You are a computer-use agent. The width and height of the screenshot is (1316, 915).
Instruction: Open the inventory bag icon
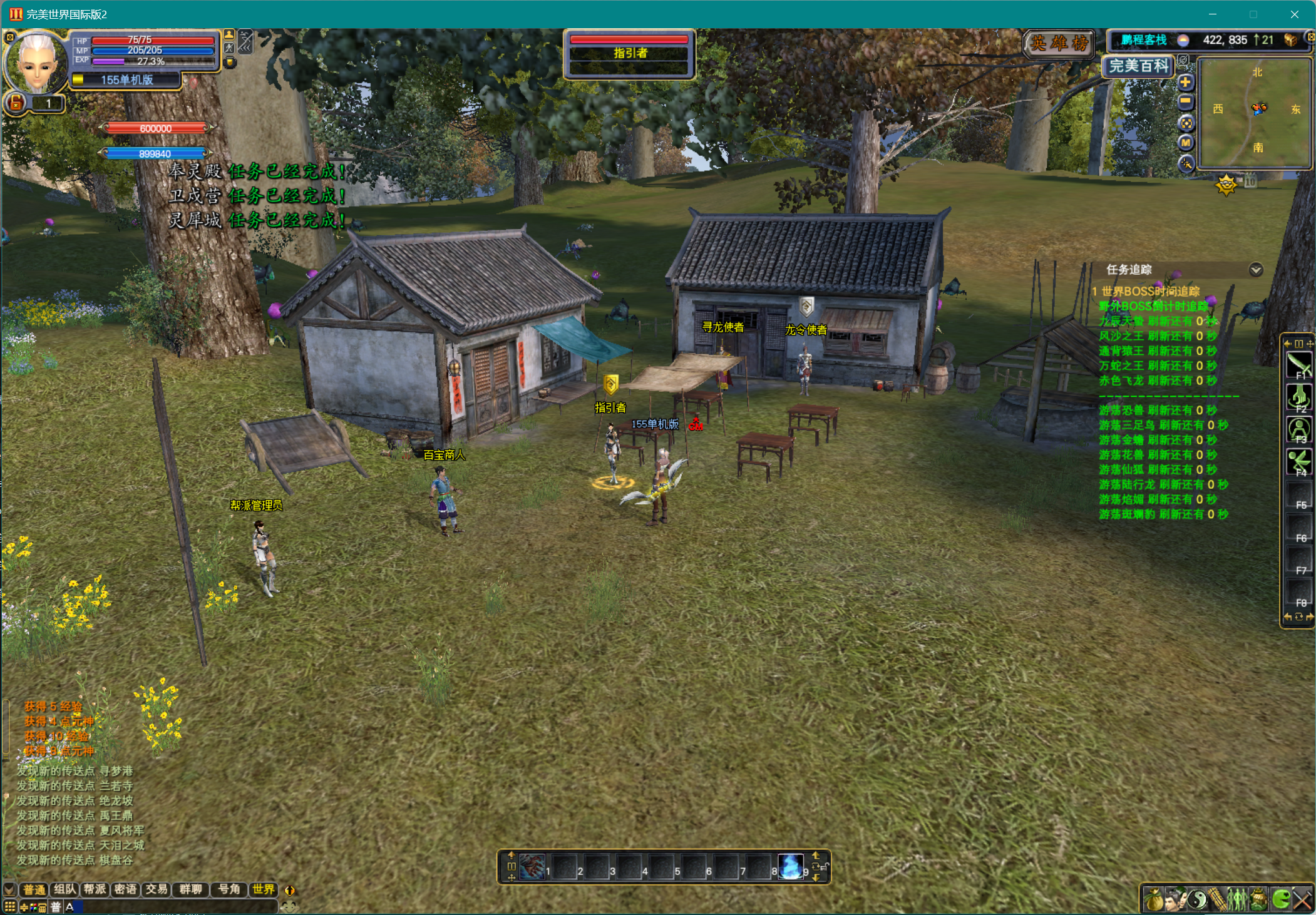pyautogui.click(x=1154, y=900)
